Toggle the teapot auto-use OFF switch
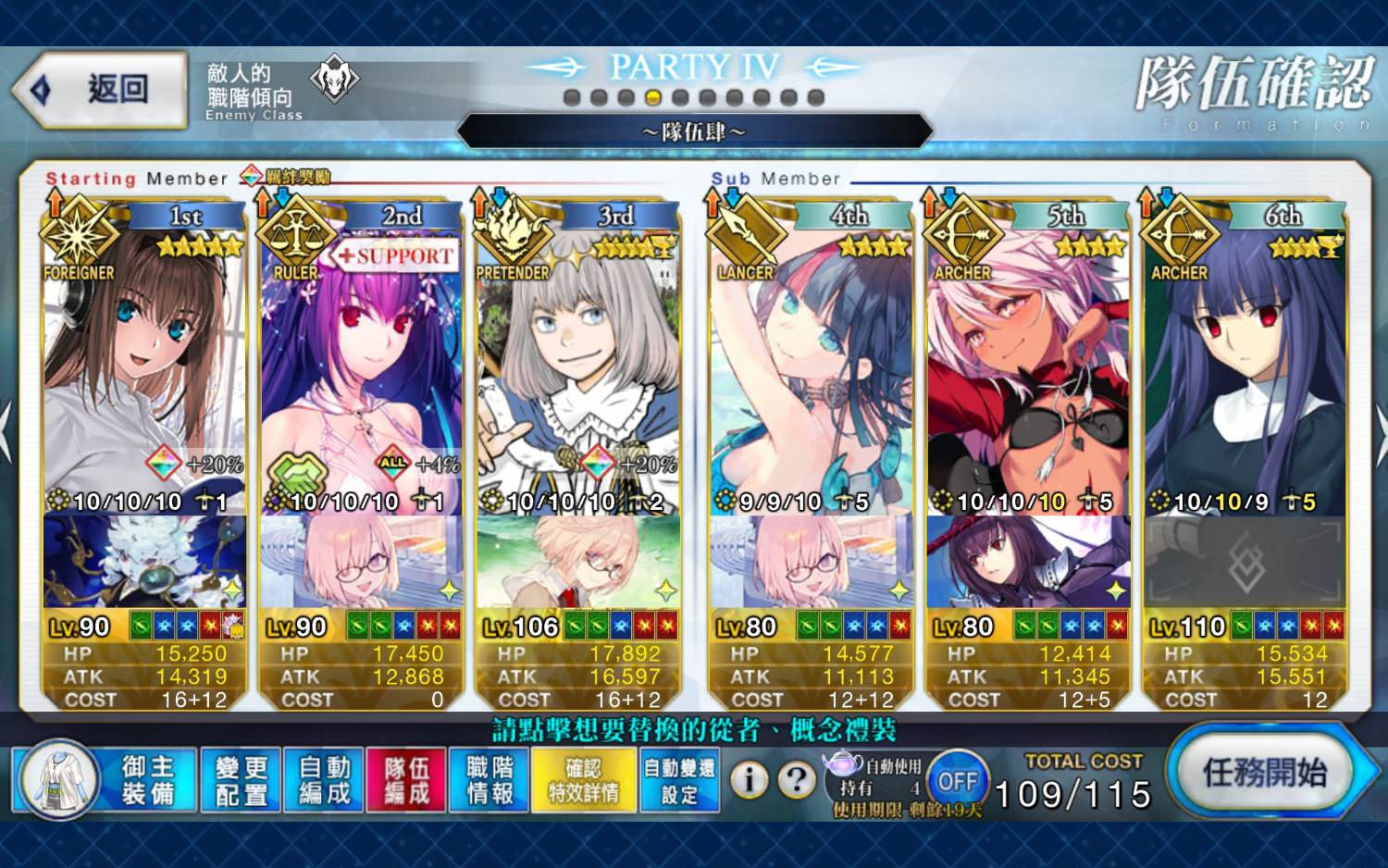 pyautogui.click(x=957, y=782)
